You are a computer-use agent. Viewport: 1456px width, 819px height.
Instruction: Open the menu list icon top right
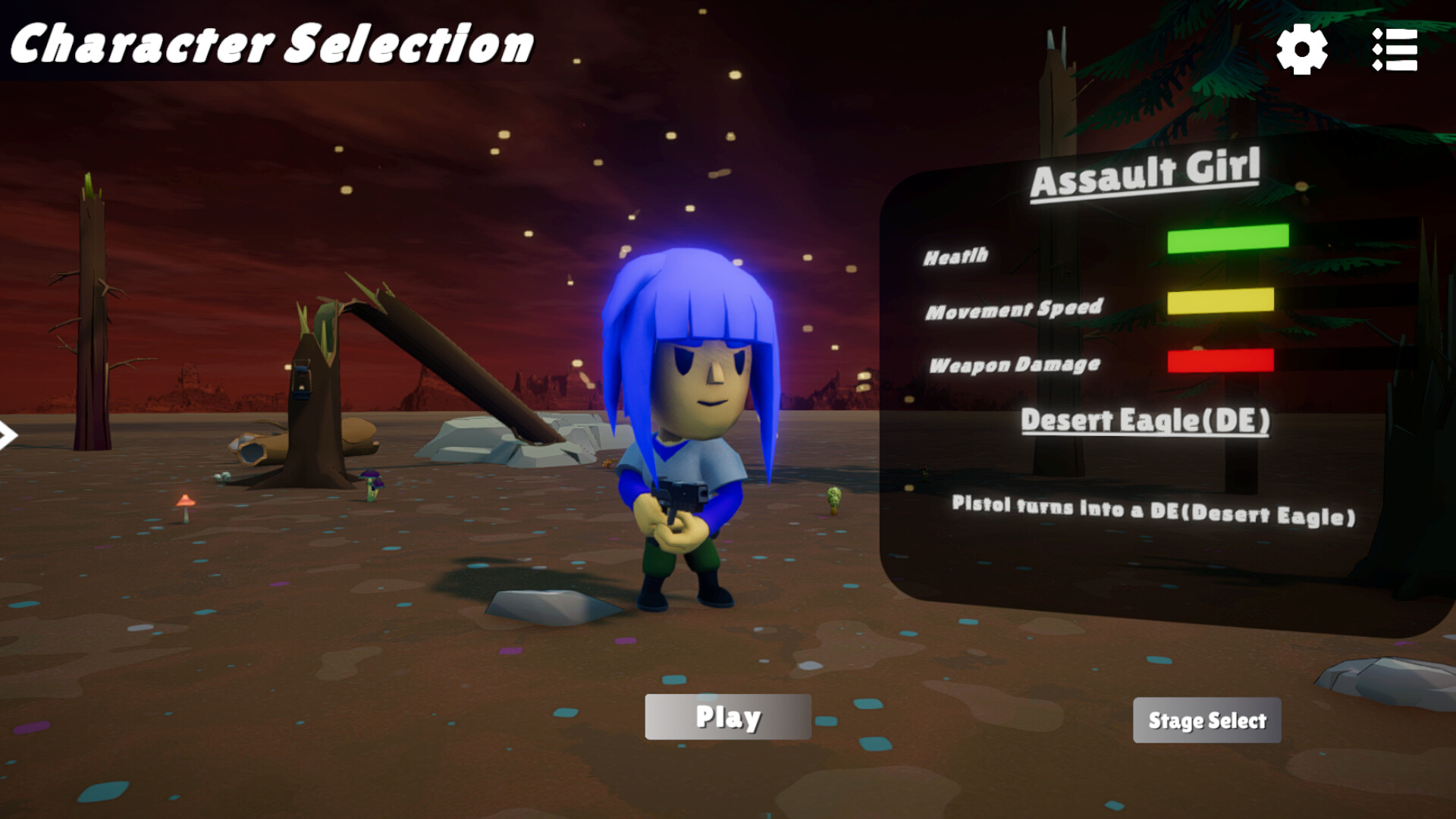[x=1395, y=49]
